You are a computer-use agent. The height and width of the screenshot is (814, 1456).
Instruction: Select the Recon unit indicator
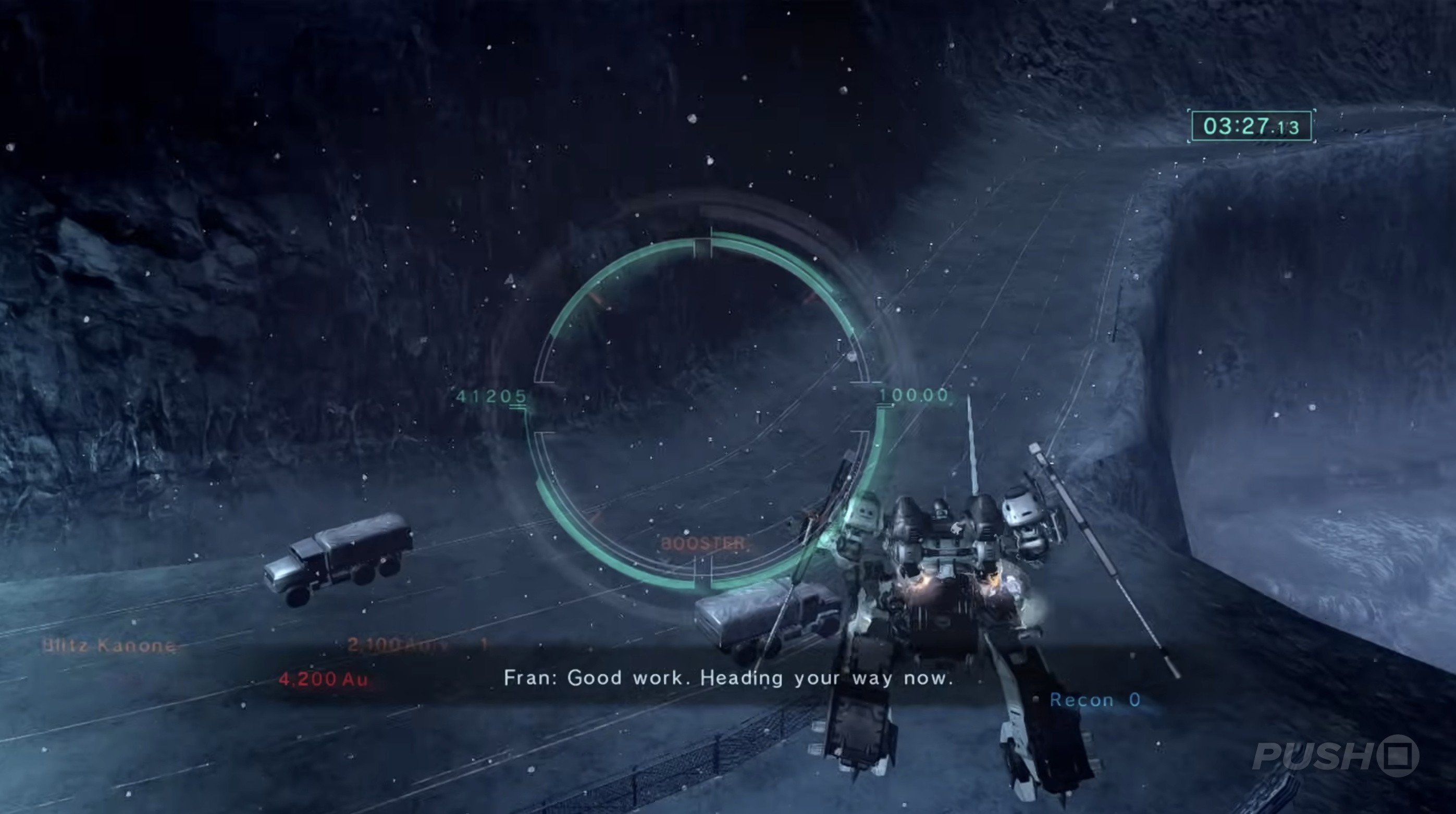pyautogui.click(x=1094, y=700)
